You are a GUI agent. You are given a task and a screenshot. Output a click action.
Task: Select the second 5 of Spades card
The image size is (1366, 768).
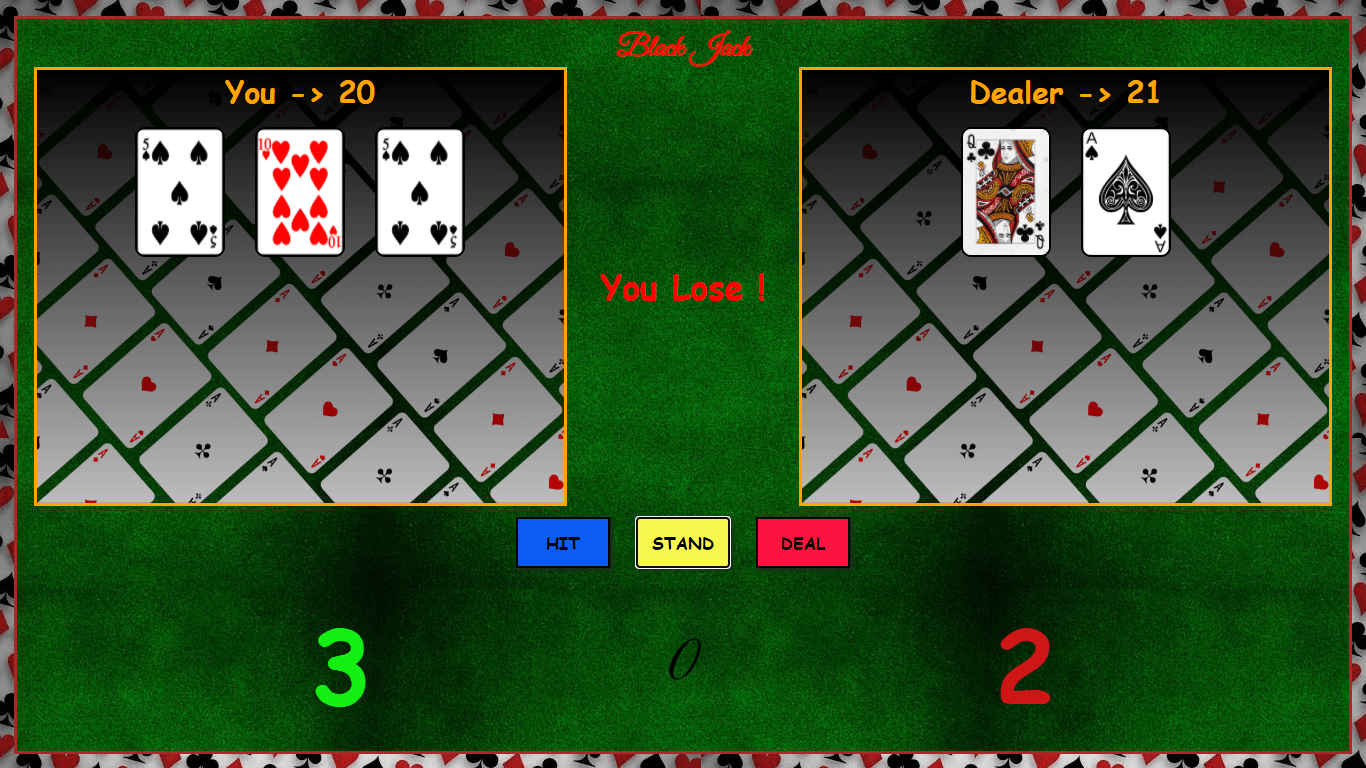click(x=419, y=192)
